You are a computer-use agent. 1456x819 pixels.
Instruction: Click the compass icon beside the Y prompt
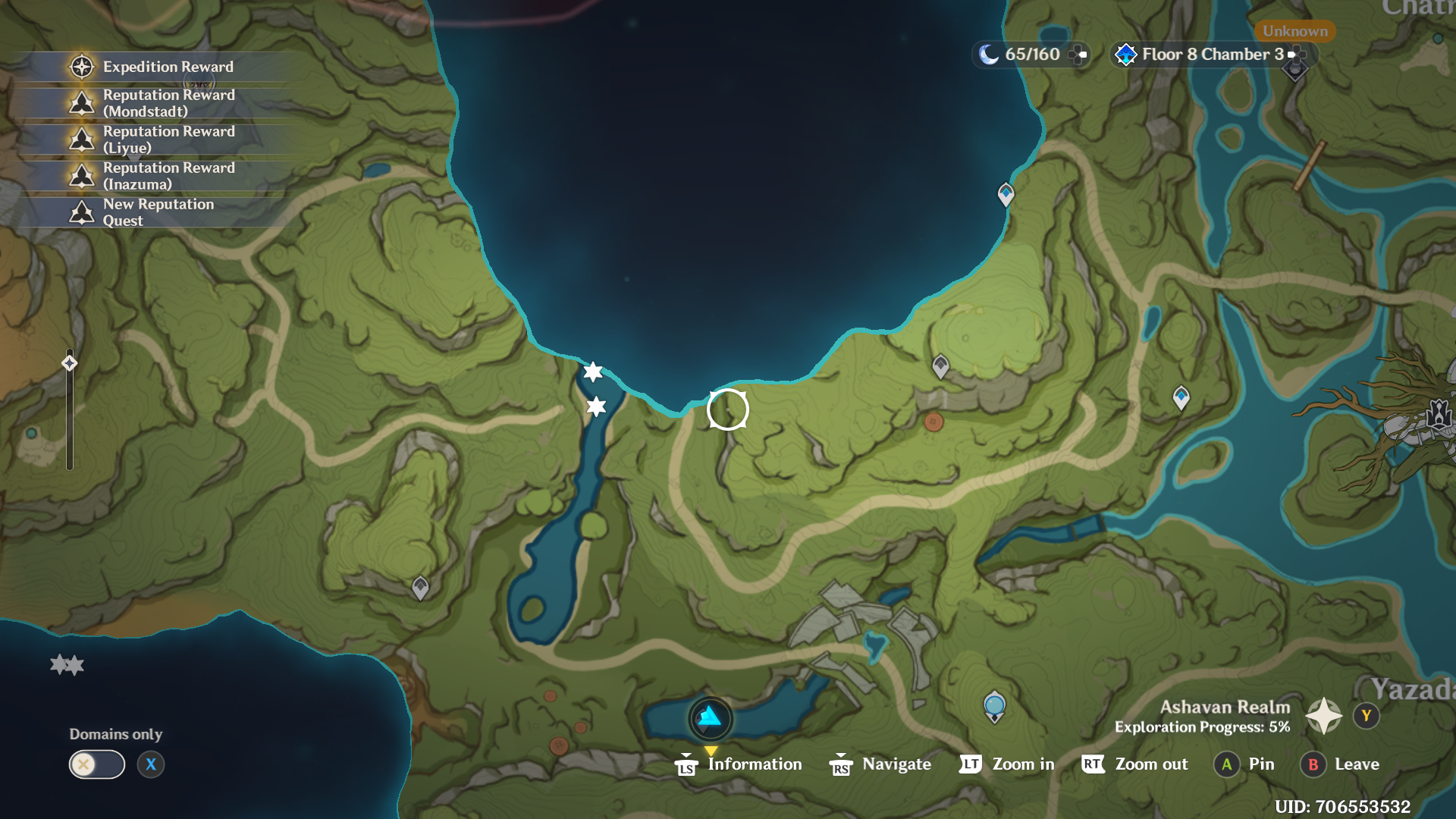tap(1324, 714)
